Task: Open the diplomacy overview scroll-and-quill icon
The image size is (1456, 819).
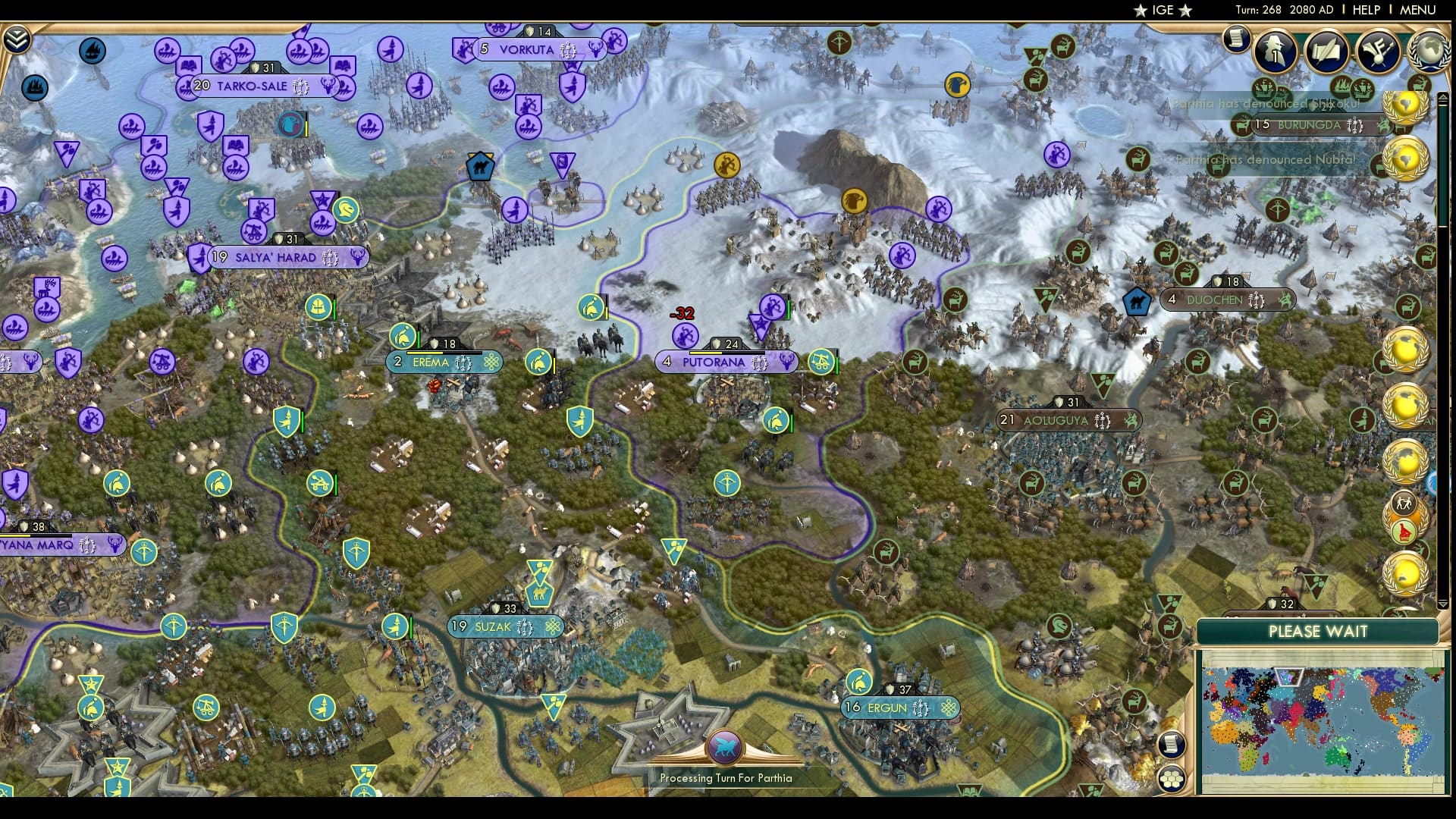Action: 1329,52
